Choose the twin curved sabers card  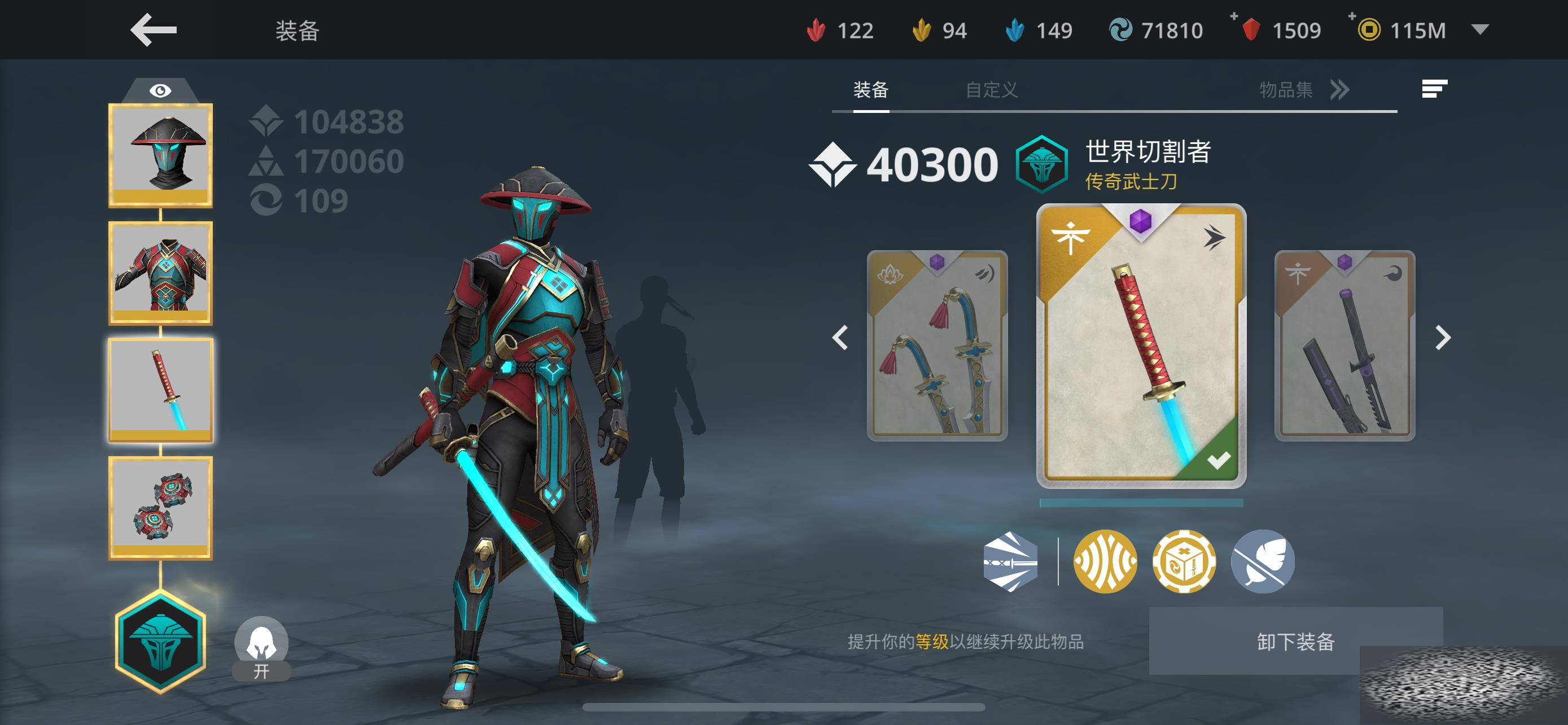pos(937,345)
